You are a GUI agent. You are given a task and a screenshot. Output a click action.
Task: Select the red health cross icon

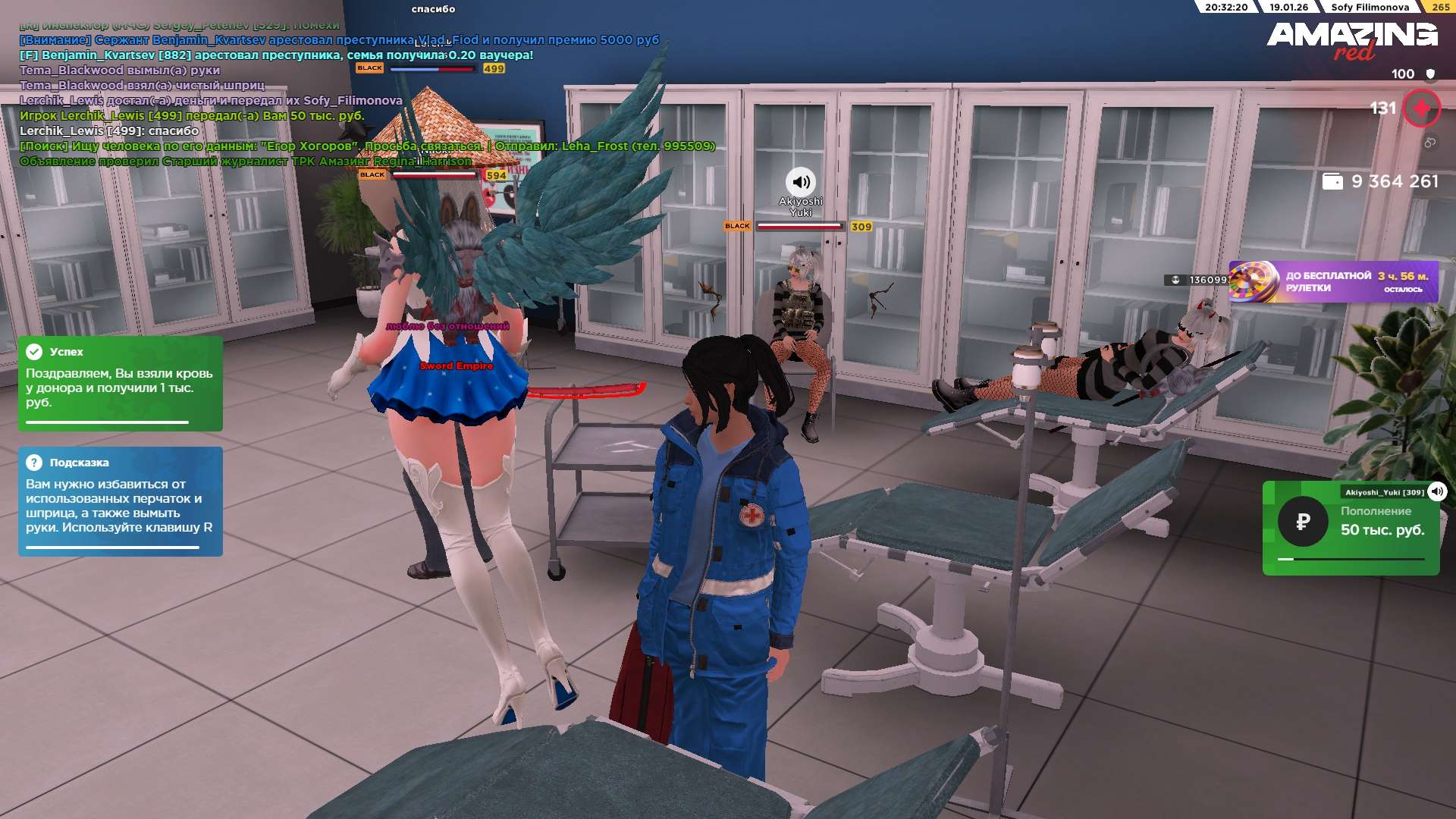pyautogui.click(x=1421, y=108)
